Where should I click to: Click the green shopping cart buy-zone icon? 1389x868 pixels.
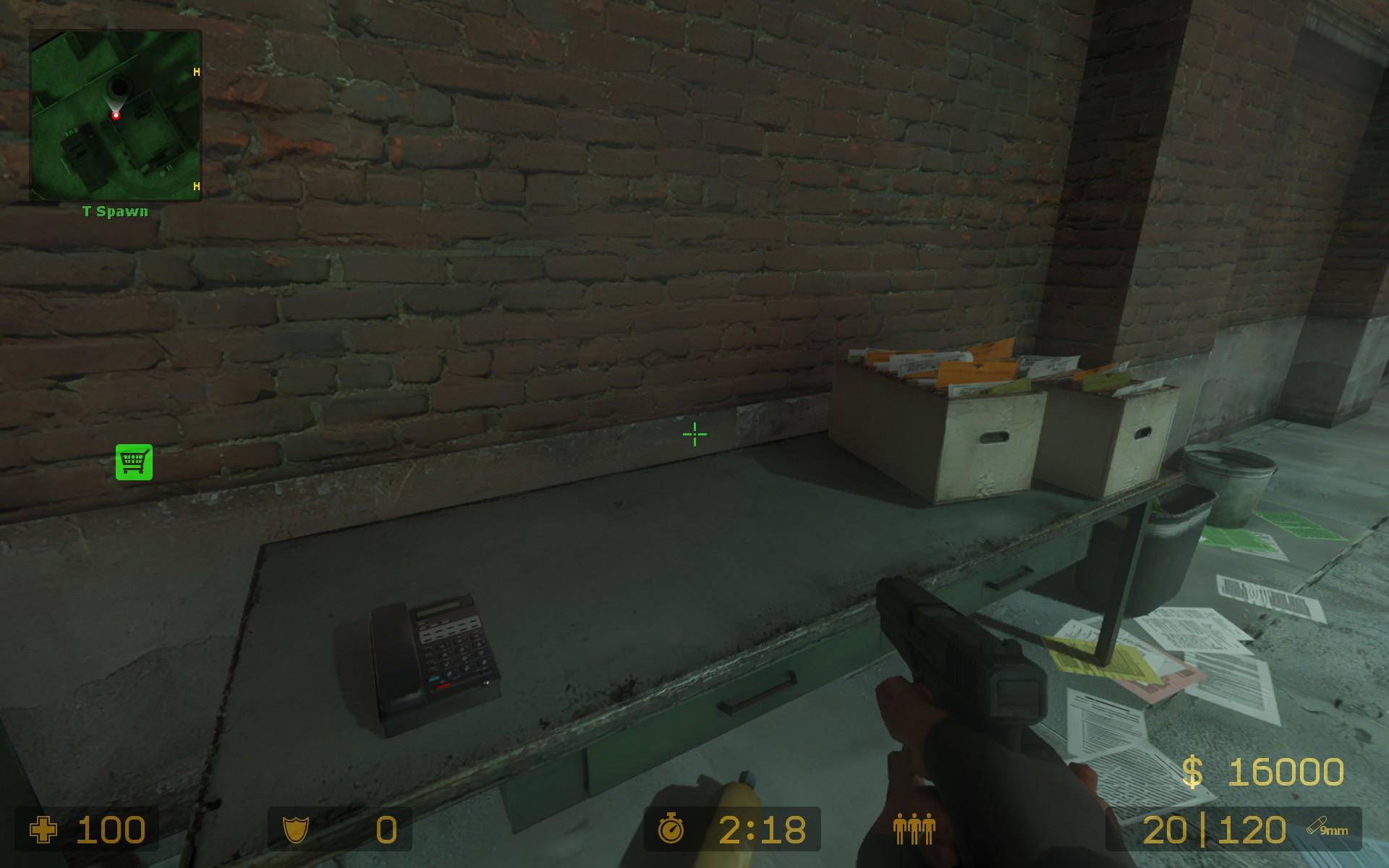(134, 461)
